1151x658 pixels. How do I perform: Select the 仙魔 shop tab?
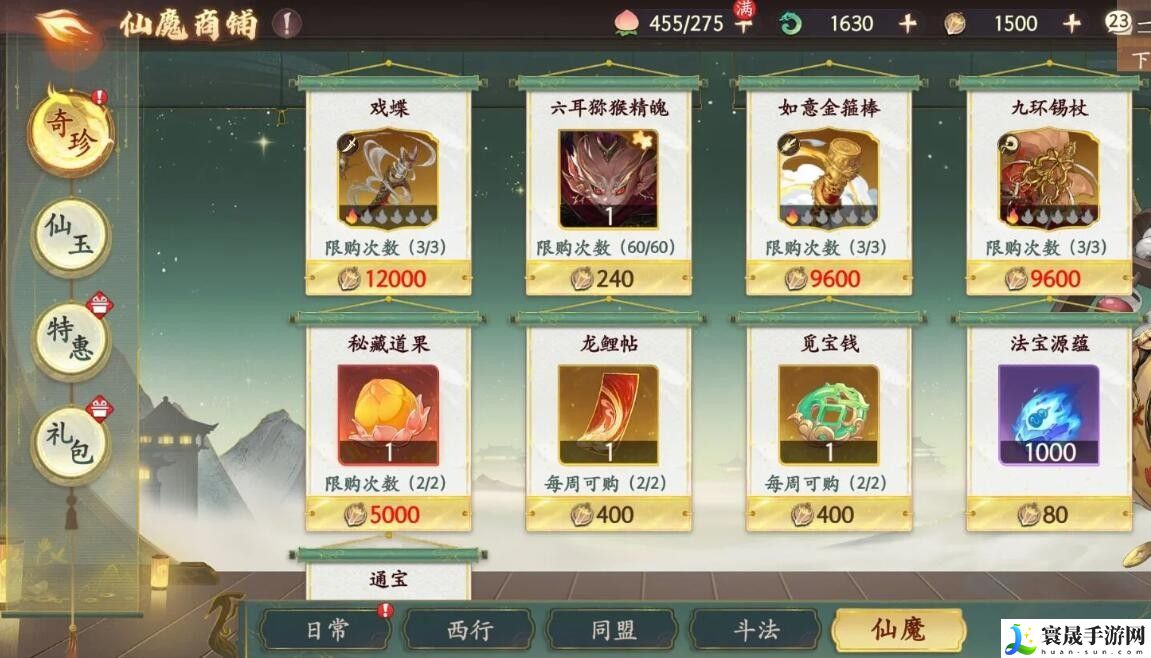pyautogui.click(x=898, y=630)
